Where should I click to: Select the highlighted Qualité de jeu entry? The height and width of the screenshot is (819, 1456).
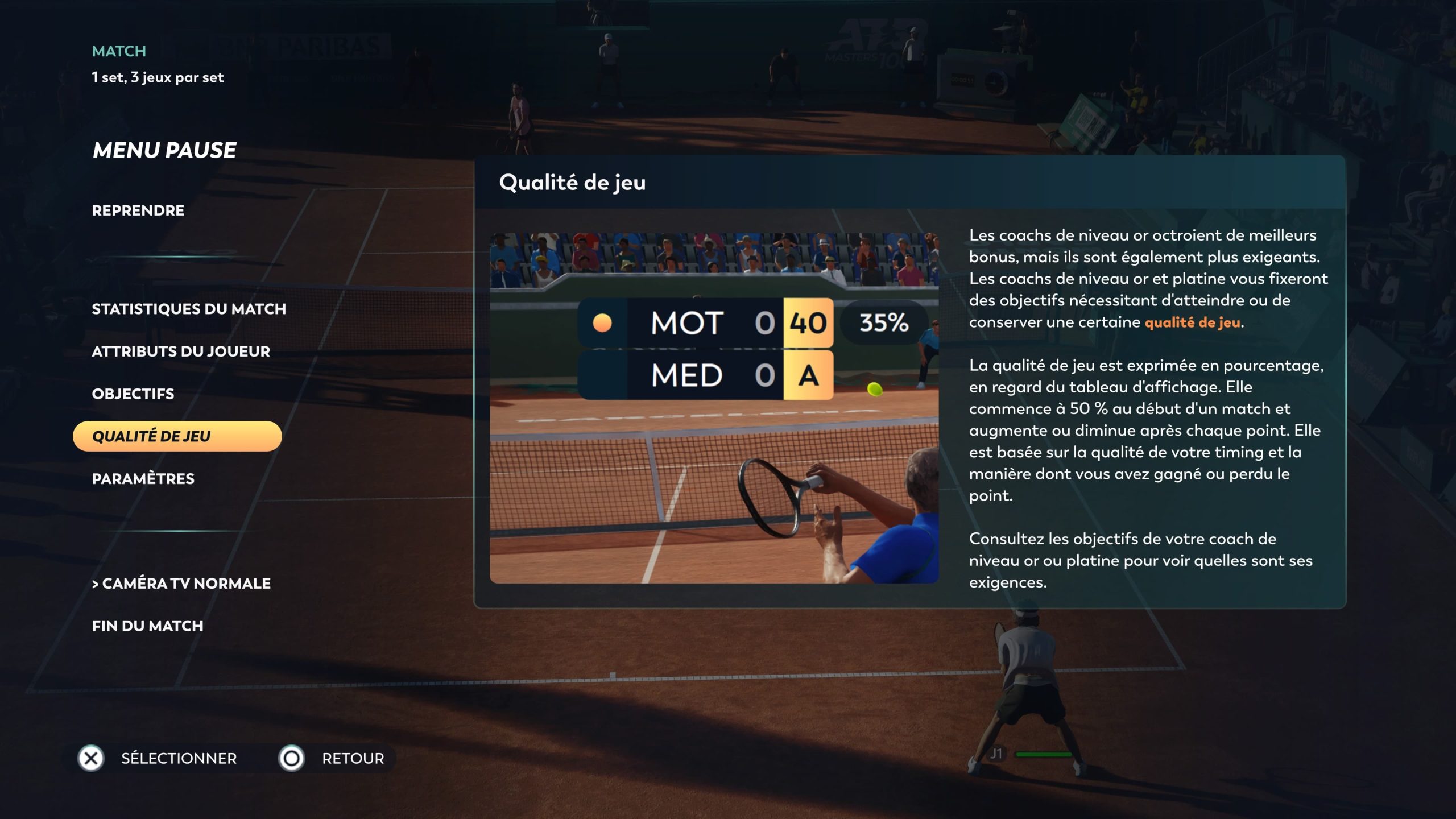(x=177, y=436)
